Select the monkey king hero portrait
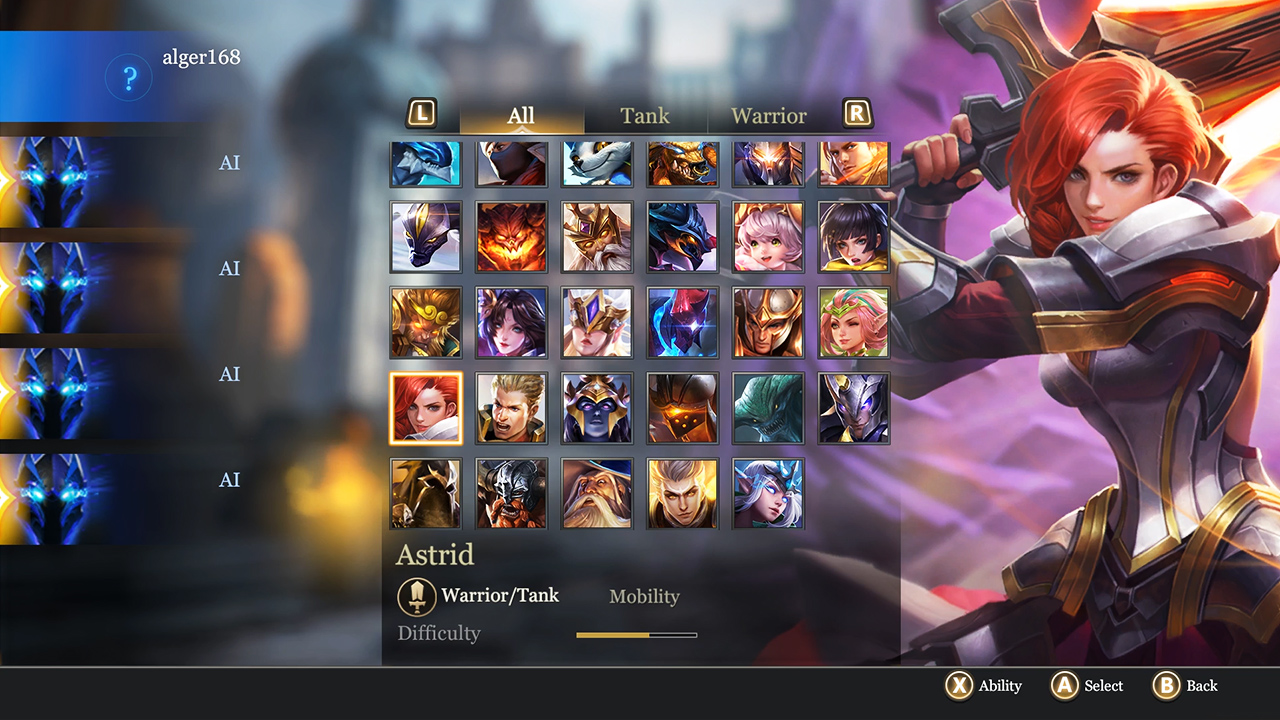 click(425, 323)
